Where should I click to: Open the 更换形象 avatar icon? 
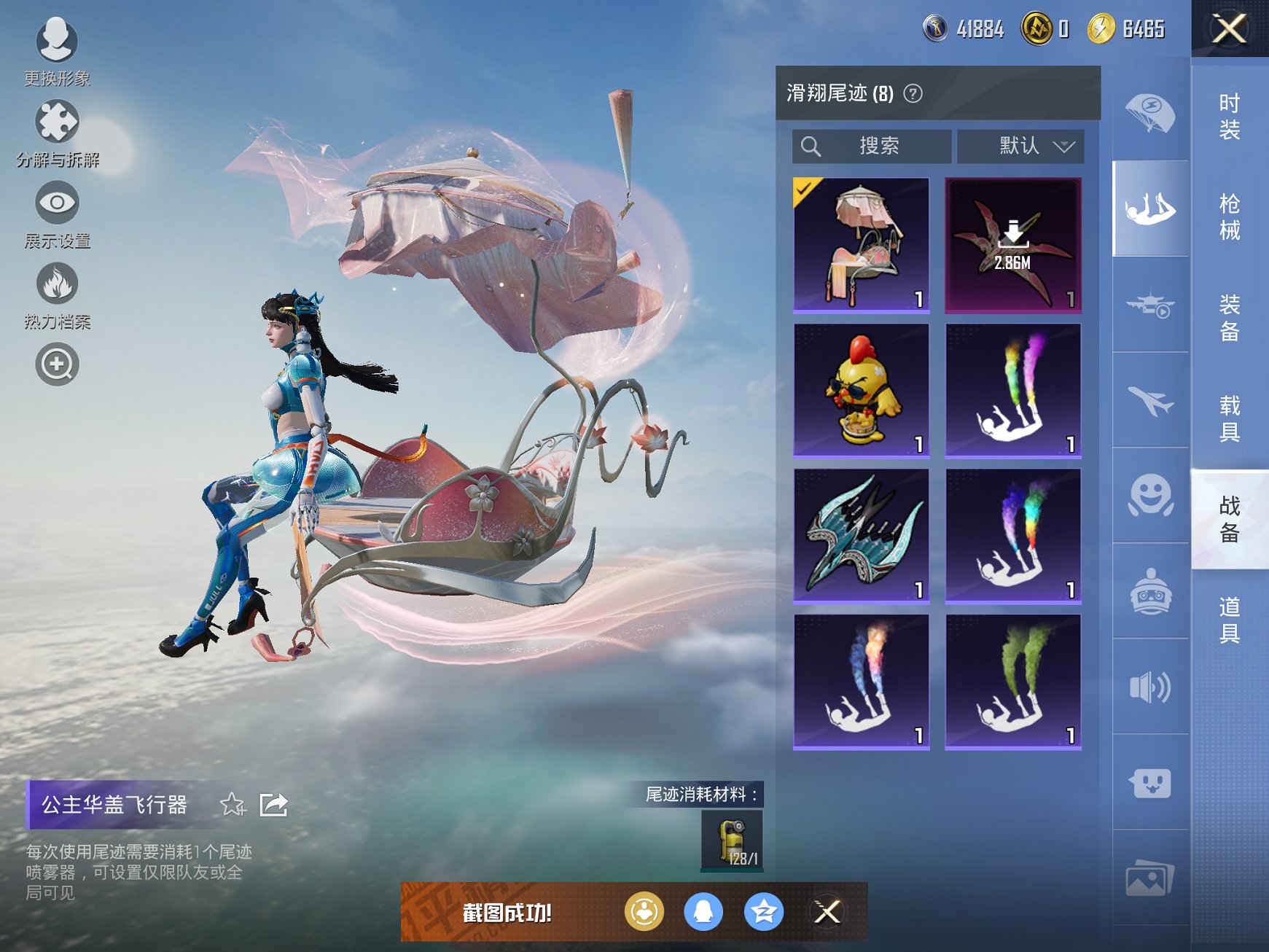click(58, 42)
